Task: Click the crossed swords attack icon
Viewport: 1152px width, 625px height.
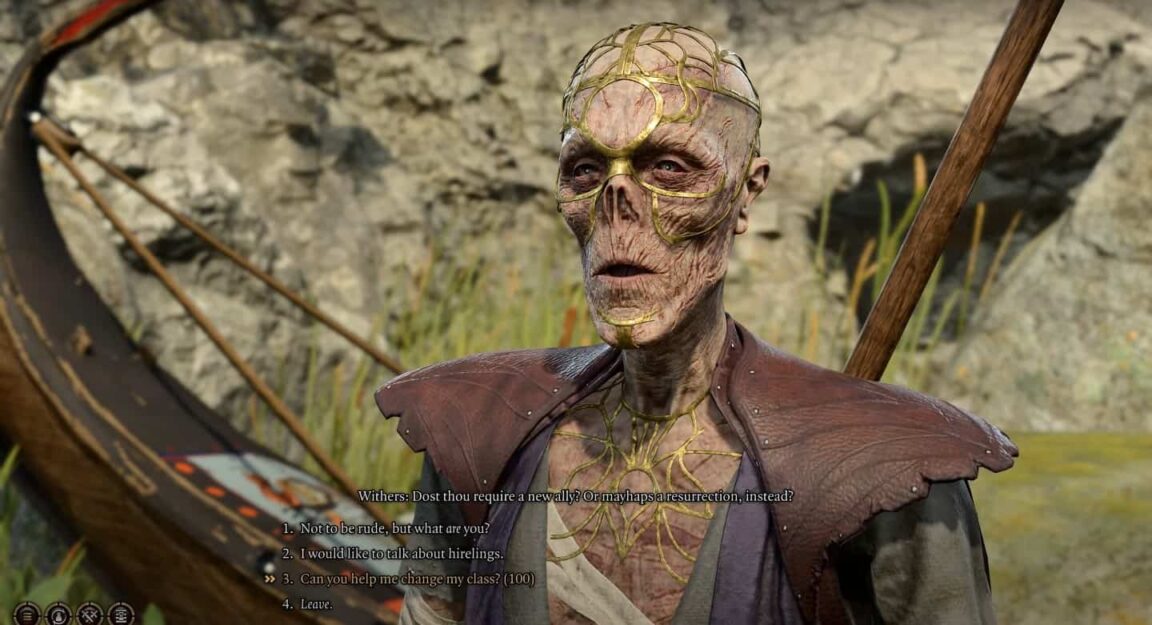Action: [90, 613]
